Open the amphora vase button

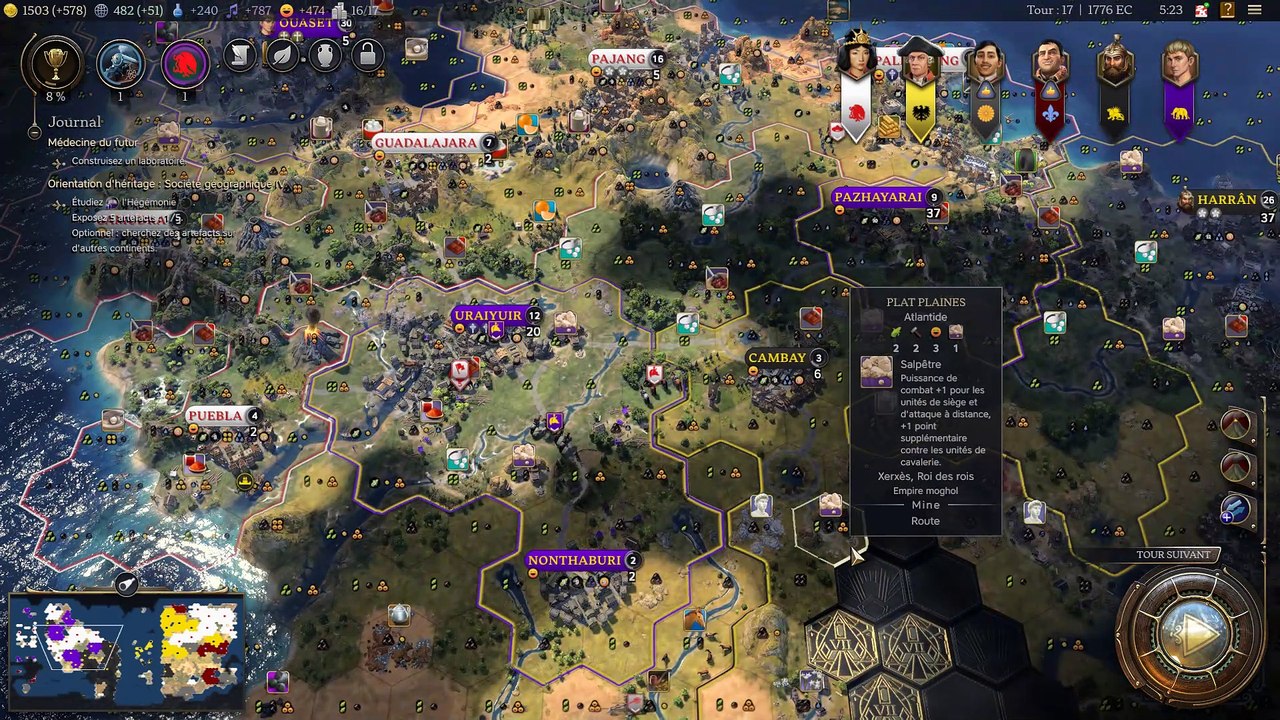click(x=325, y=56)
